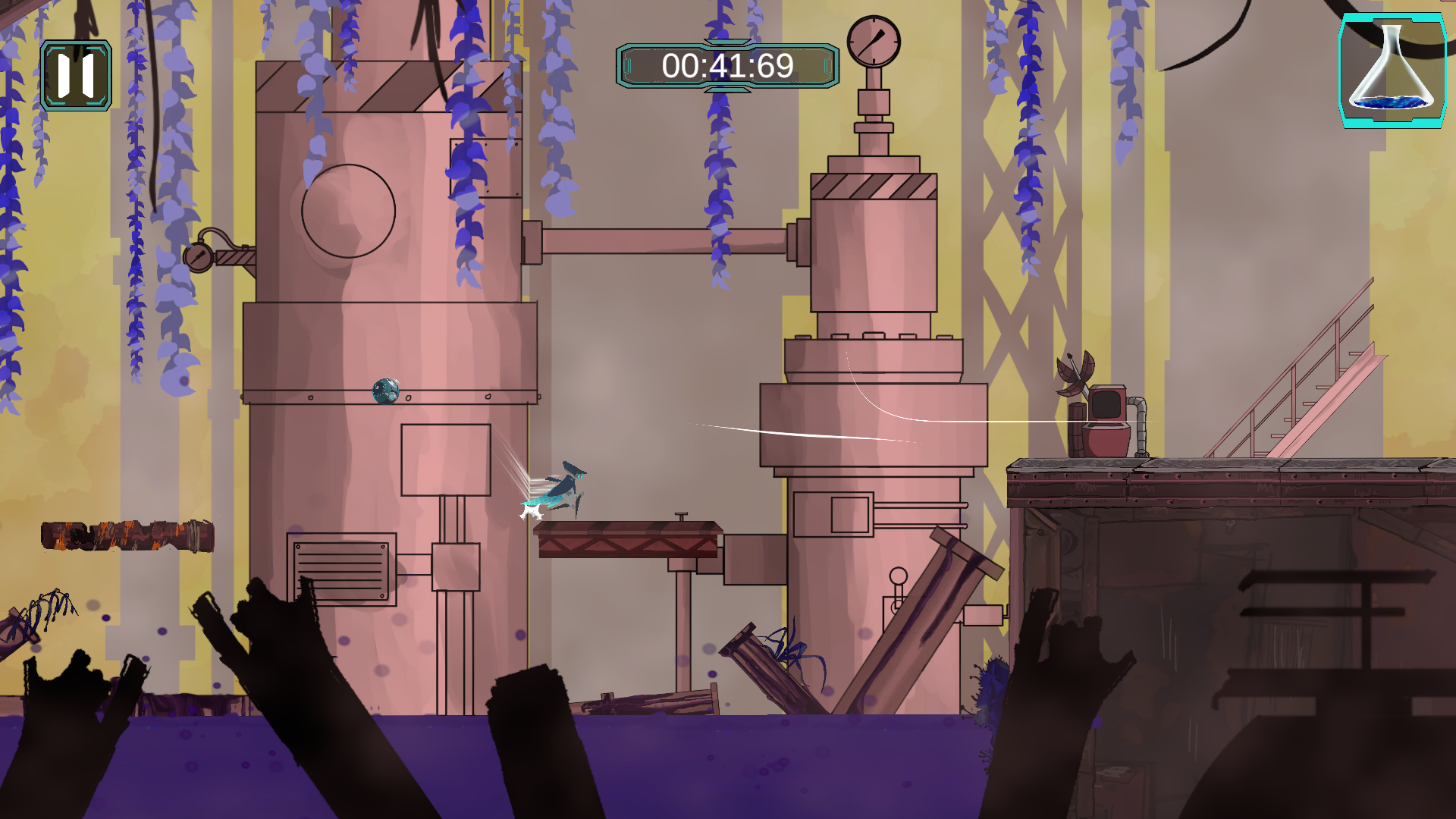
Task: Click the ornament below the timer frame
Action: (726, 91)
